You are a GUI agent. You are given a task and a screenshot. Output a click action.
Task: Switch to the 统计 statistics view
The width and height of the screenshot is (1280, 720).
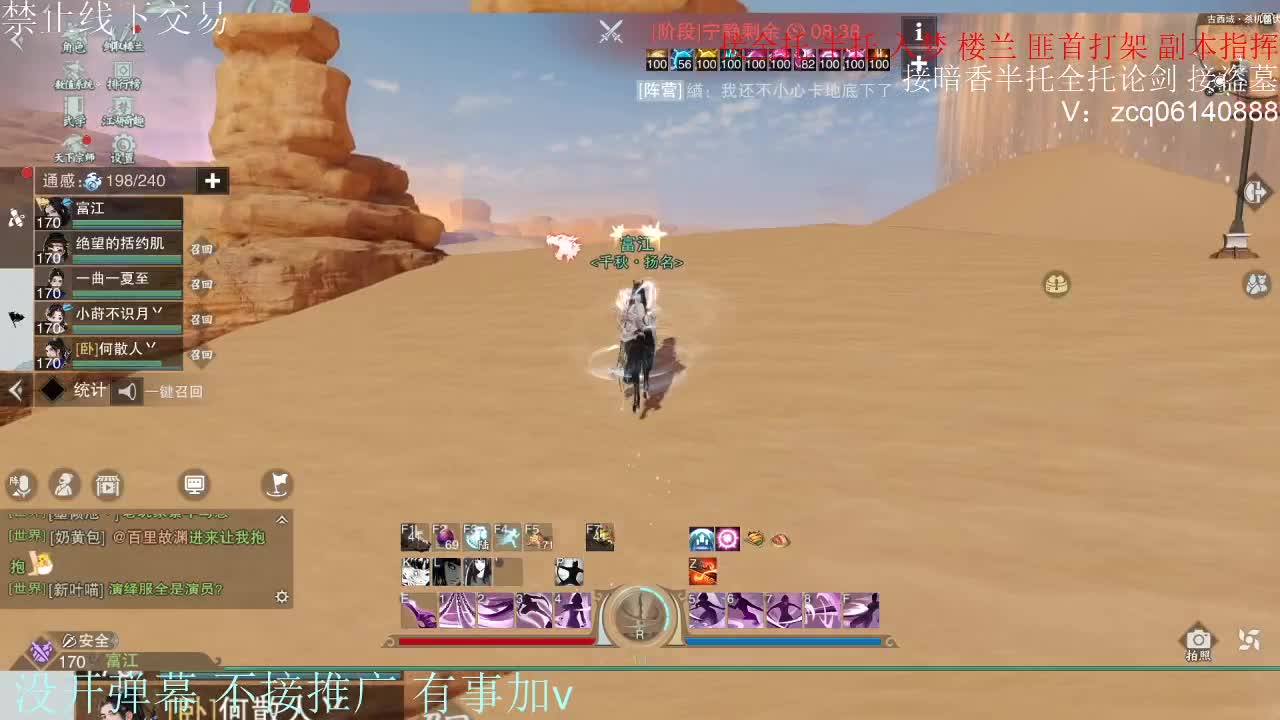[x=90, y=389]
